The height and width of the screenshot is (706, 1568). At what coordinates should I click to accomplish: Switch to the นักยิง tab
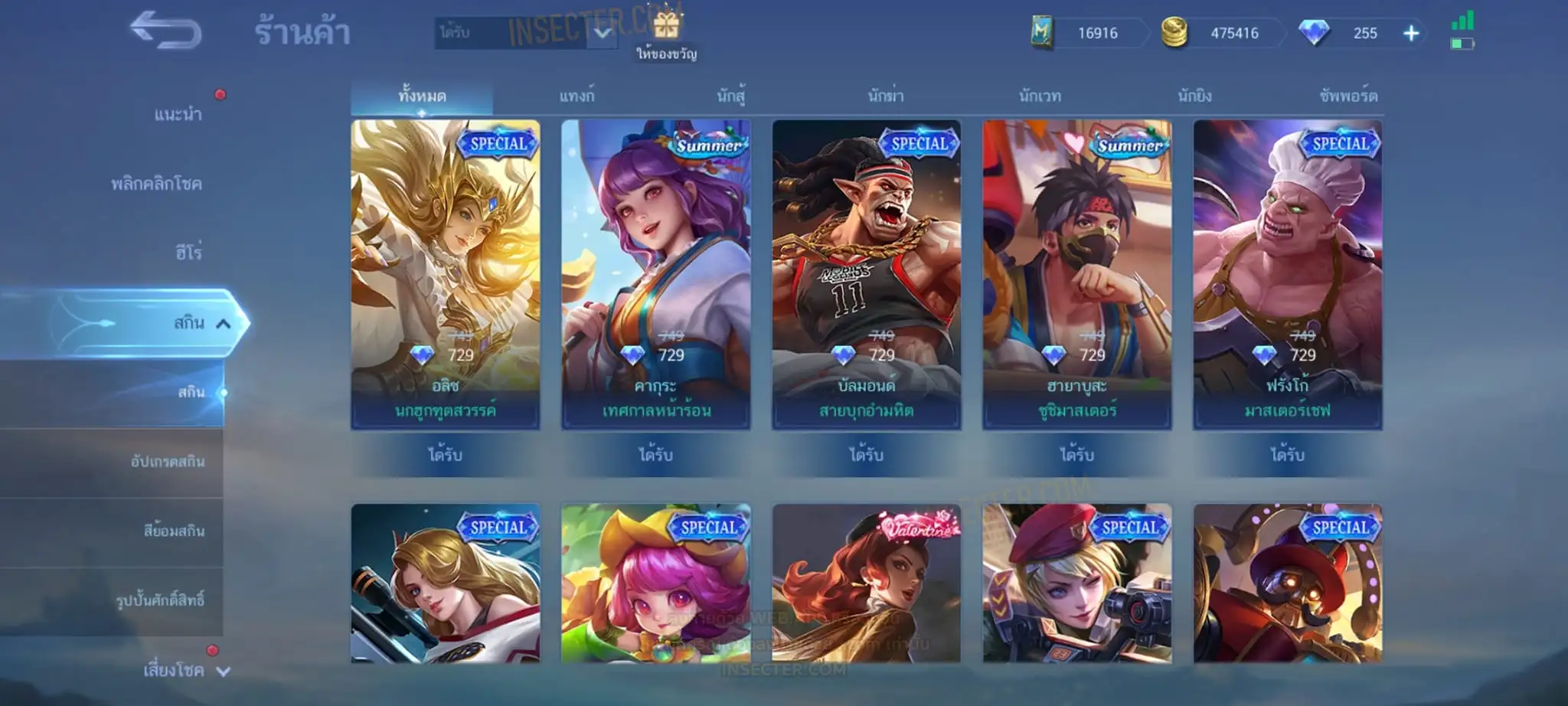pyautogui.click(x=1194, y=96)
